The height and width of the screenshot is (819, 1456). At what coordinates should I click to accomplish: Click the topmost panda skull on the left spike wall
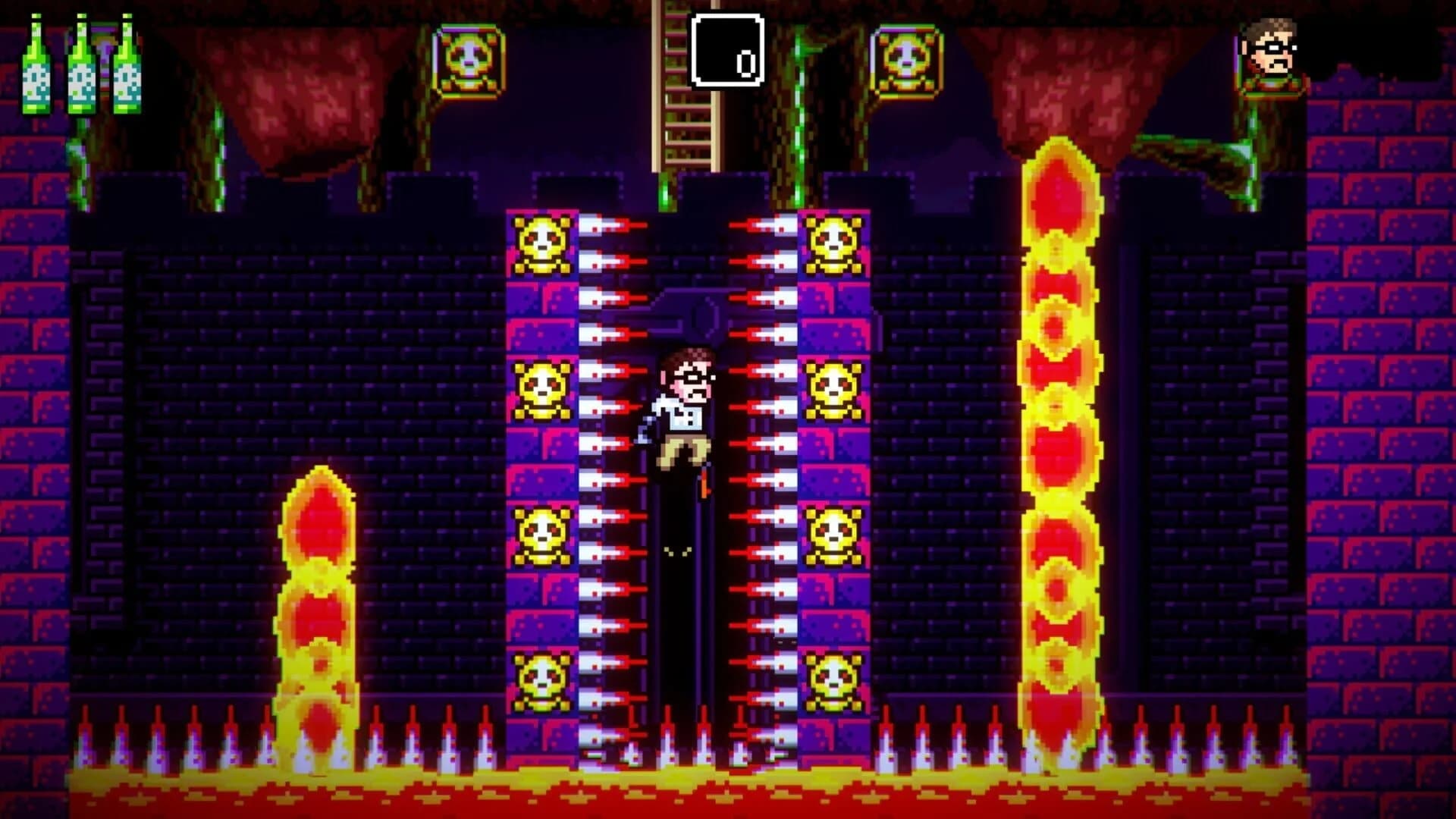point(541,241)
